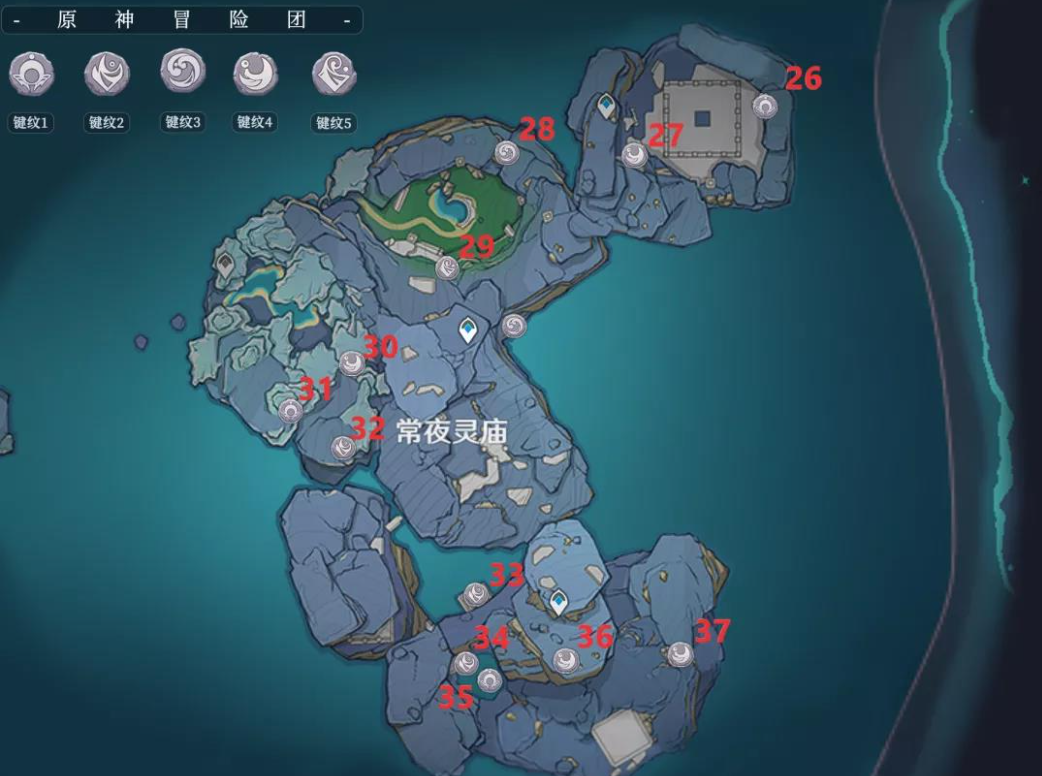Image resolution: width=1042 pixels, height=776 pixels.
Task: Choose the teleport waypoint between markers 33 and 36
Action: tap(559, 601)
